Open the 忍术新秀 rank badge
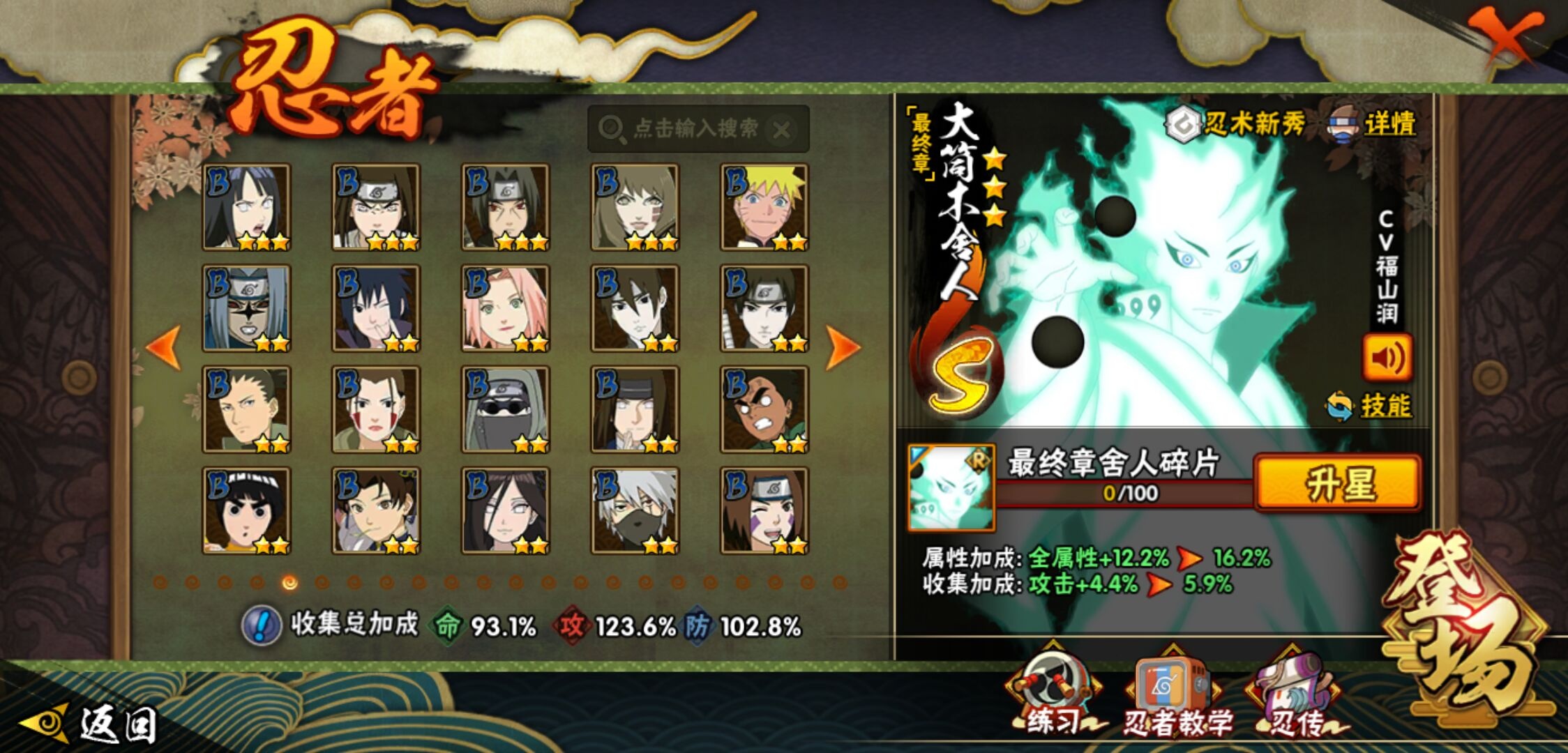The image size is (1568, 753). [1236, 124]
